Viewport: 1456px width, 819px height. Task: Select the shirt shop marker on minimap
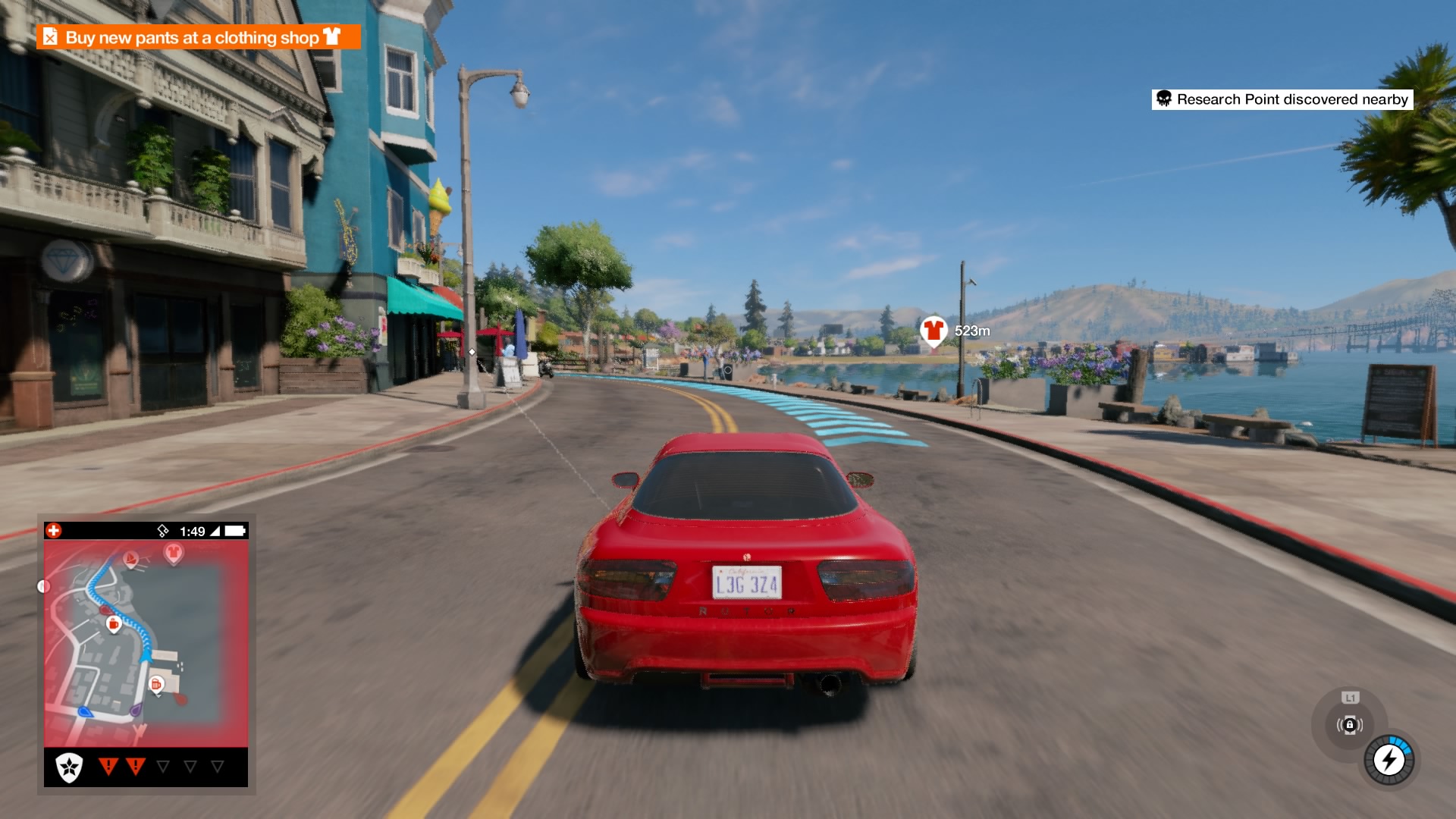[174, 553]
